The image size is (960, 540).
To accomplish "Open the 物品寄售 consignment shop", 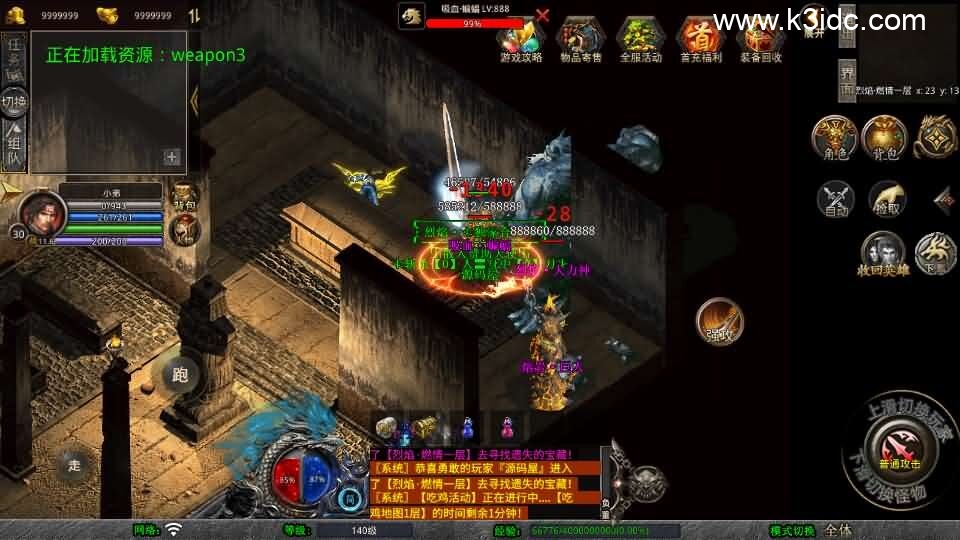I will [x=581, y=37].
